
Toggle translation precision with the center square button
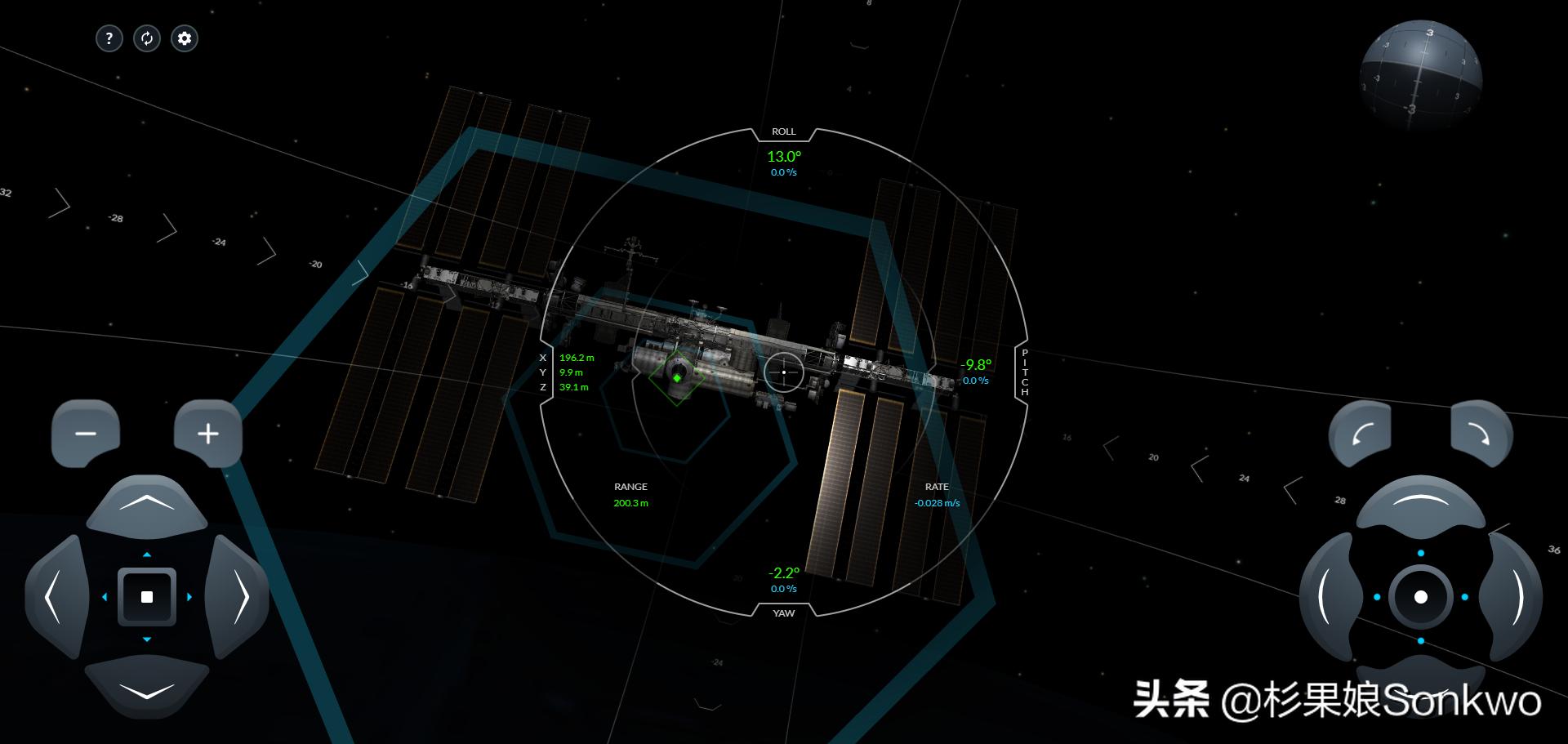tap(147, 597)
